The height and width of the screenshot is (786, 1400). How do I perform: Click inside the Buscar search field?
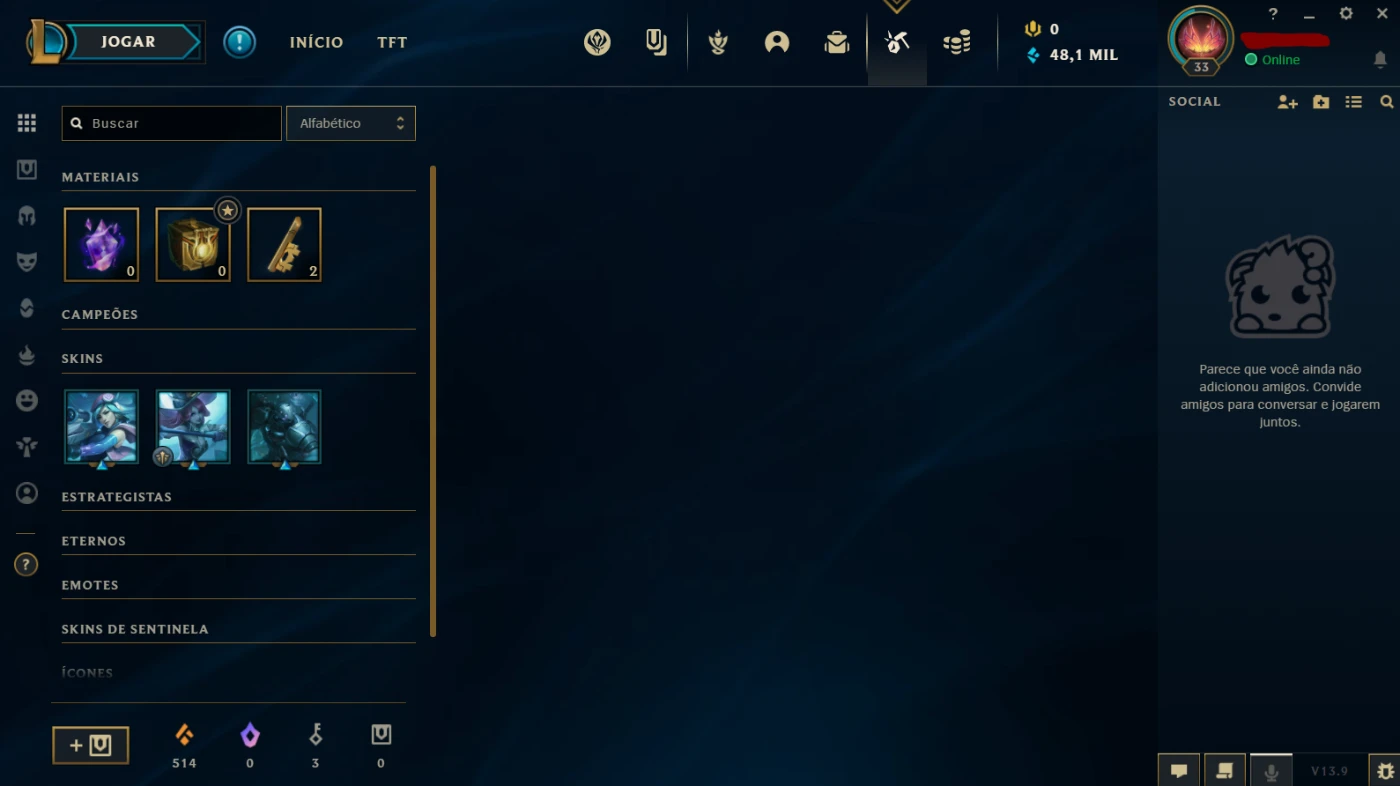click(170, 122)
